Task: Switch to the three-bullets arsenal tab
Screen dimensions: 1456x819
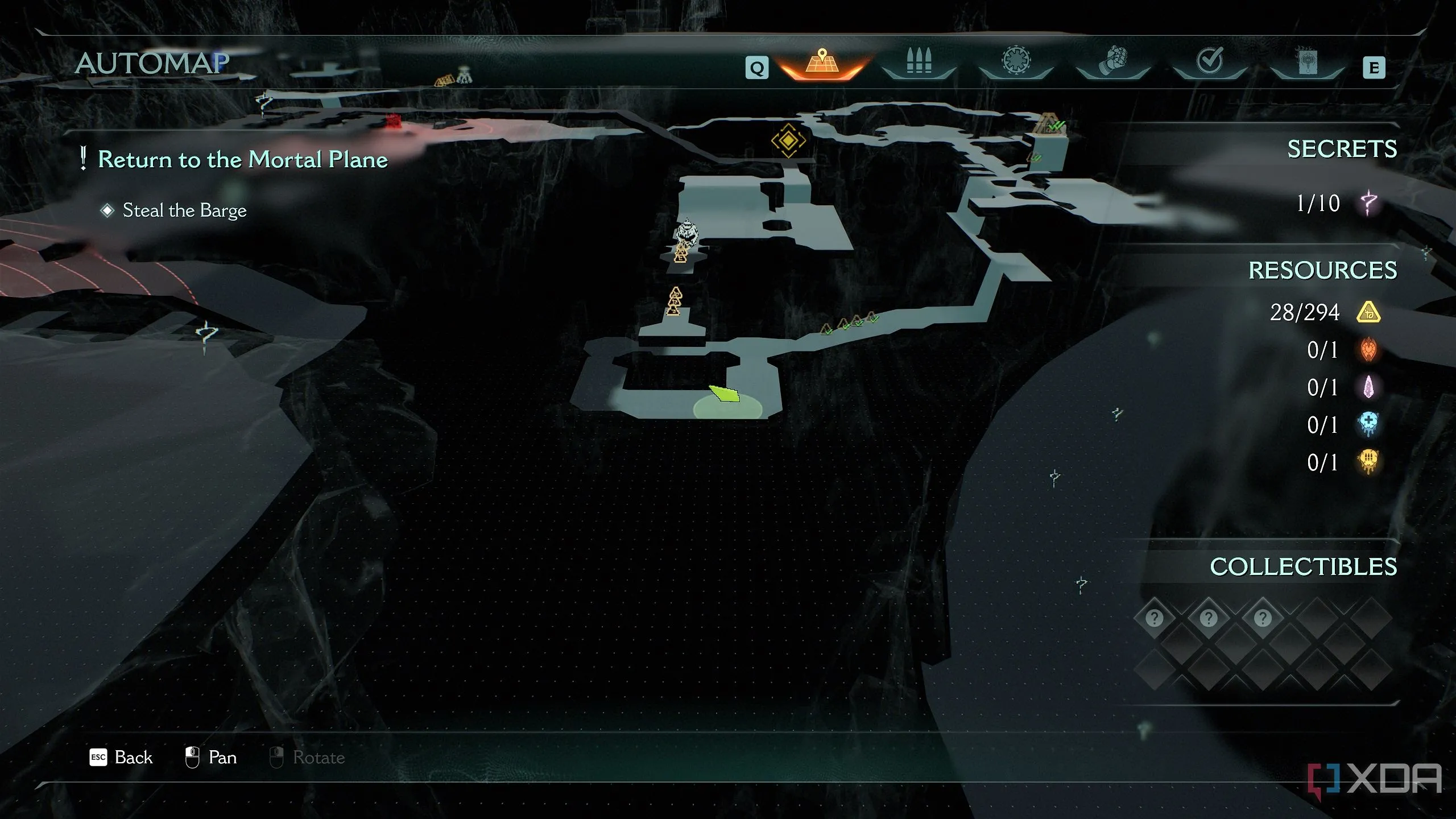Action: tap(919, 61)
